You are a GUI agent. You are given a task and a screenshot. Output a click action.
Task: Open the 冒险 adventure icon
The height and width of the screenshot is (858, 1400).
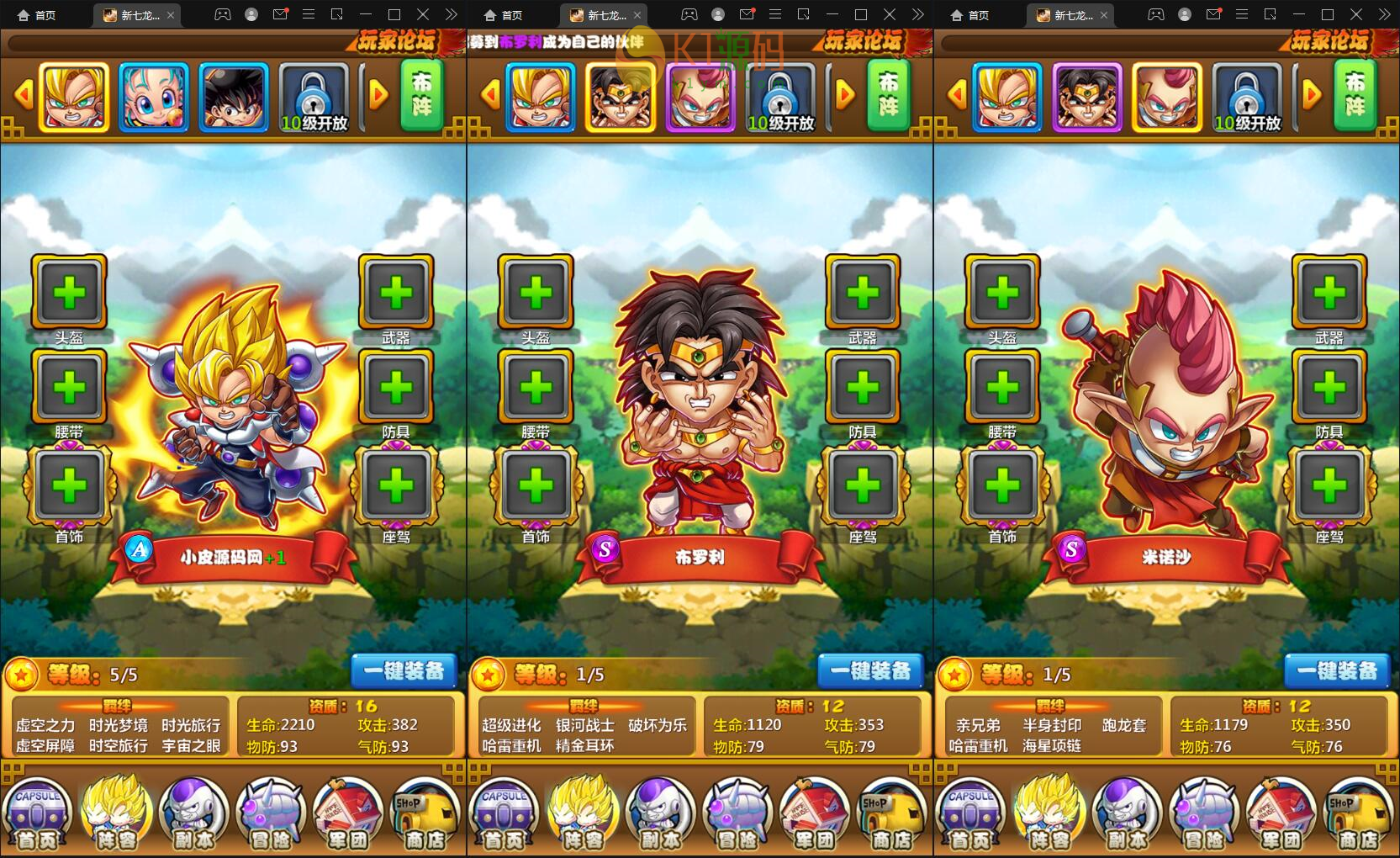tap(270, 812)
